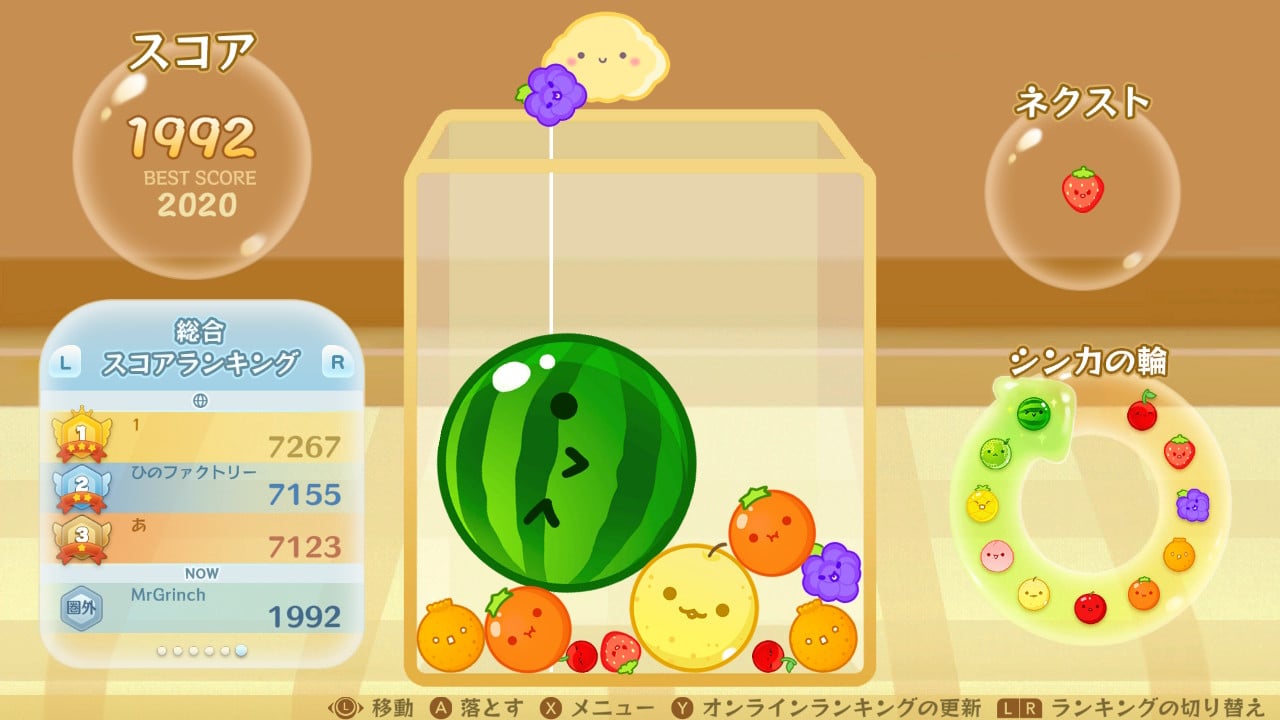The width and height of the screenshot is (1280, 720).
Task: Click the globe icon above the score ranking list
Action: point(198,400)
